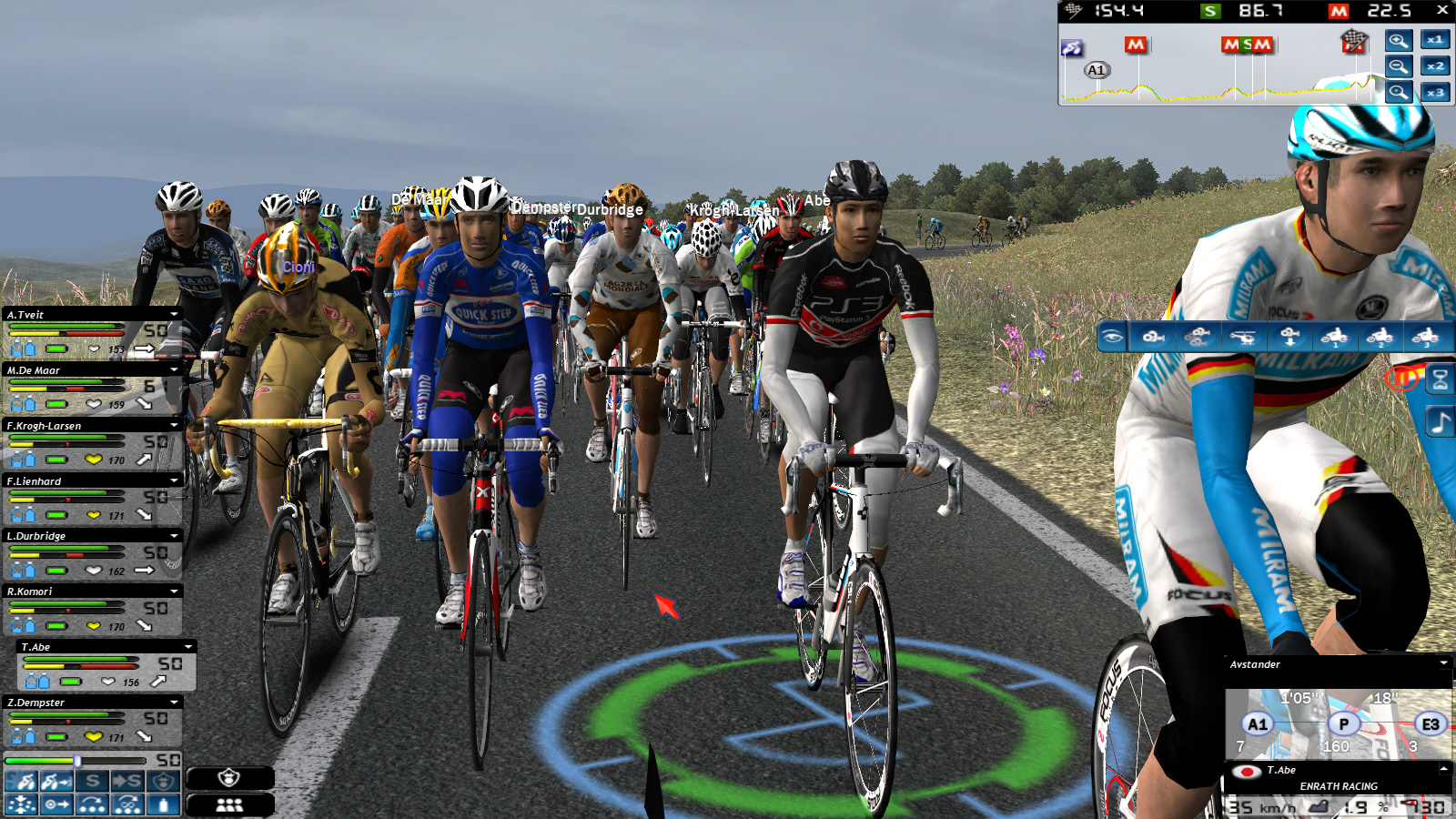Select motorbike camera number 1
Screen dimensions: 1456x819
1335,337
